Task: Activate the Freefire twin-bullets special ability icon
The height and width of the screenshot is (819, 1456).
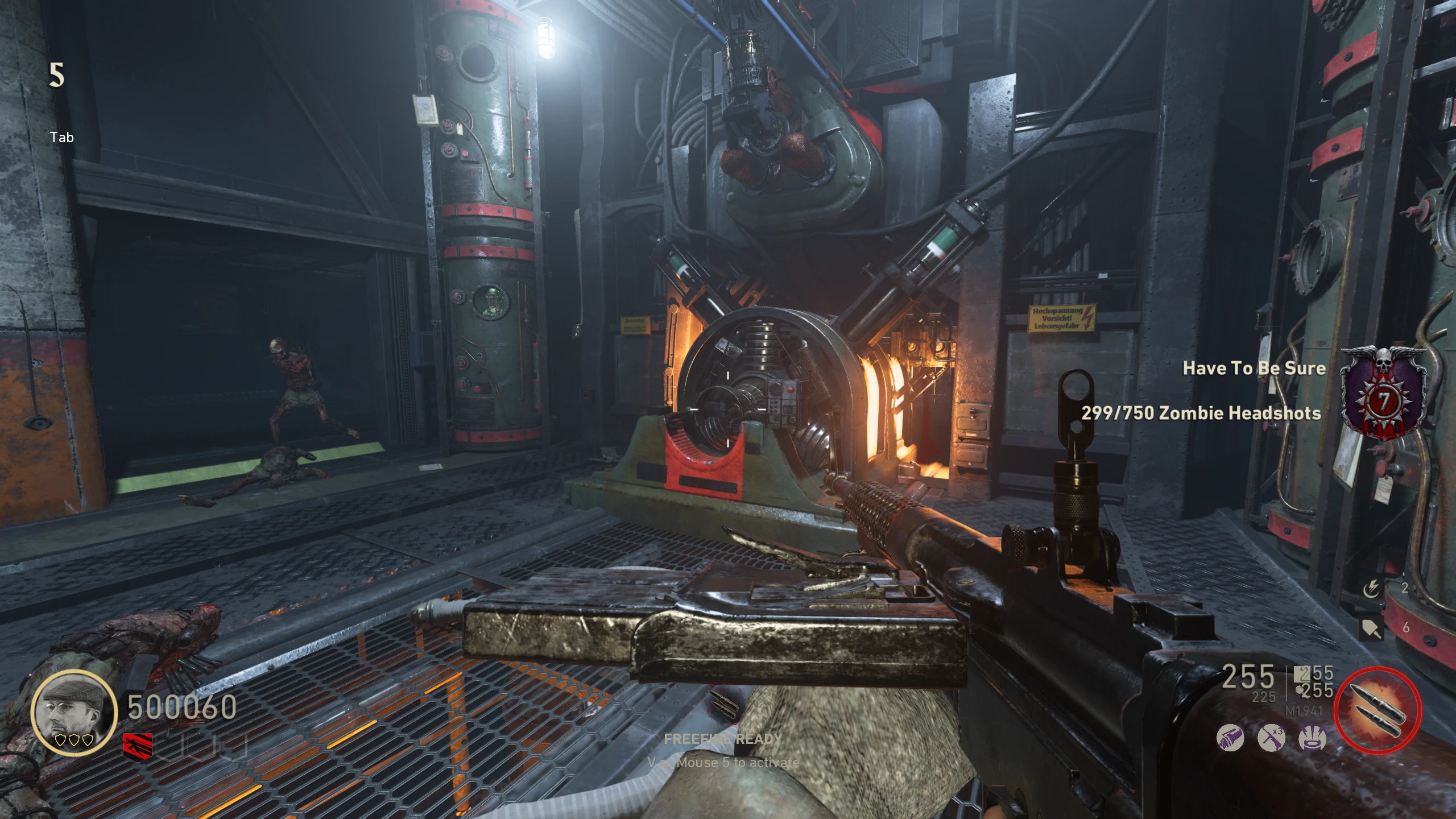Action: tap(1378, 710)
